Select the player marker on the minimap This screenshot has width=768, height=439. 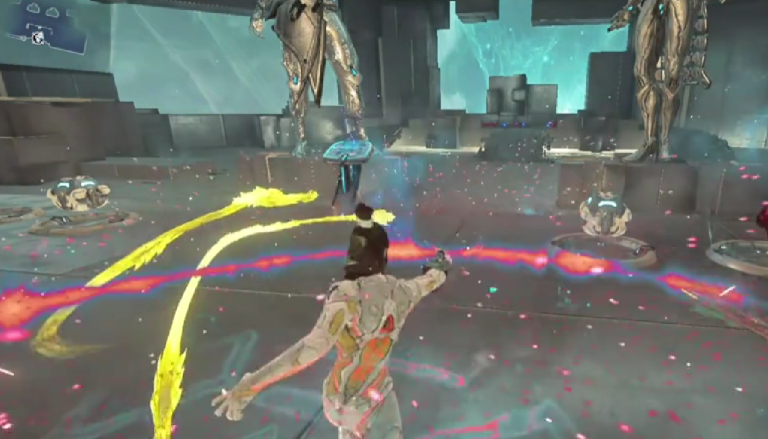[38, 38]
